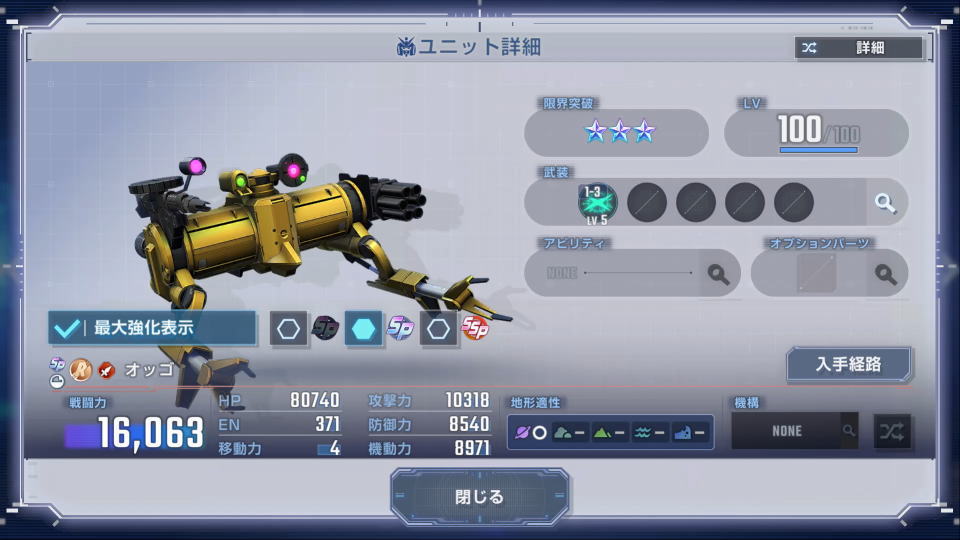Click the shuffle button beside 機構
The width and height of the screenshot is (960, 540).
892,431
